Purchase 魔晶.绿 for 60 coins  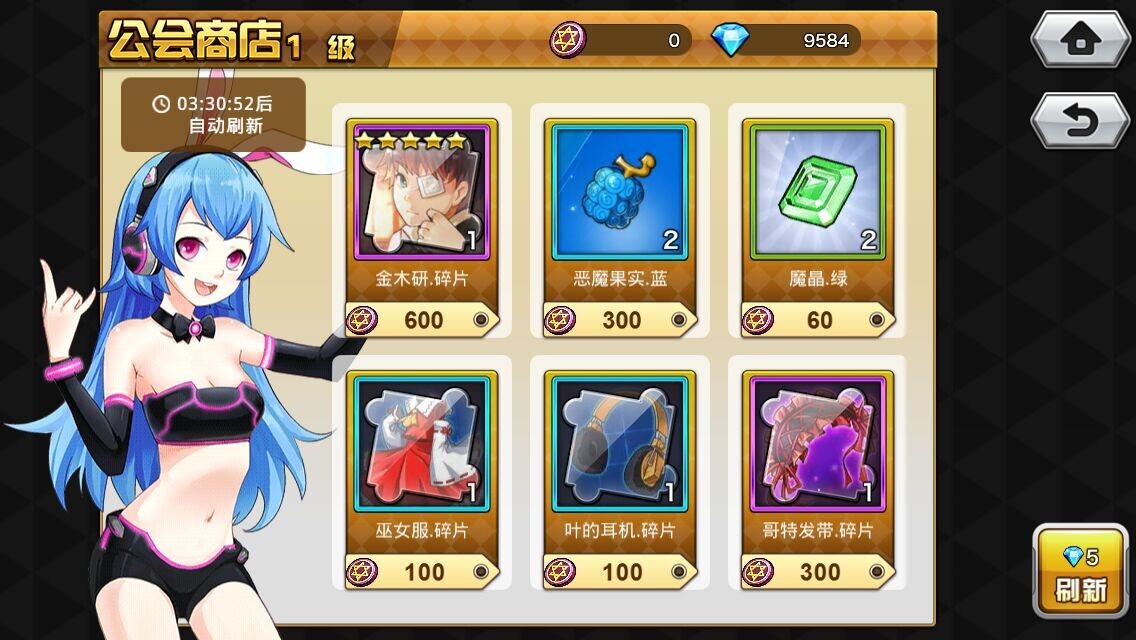[x=818, y=320]
